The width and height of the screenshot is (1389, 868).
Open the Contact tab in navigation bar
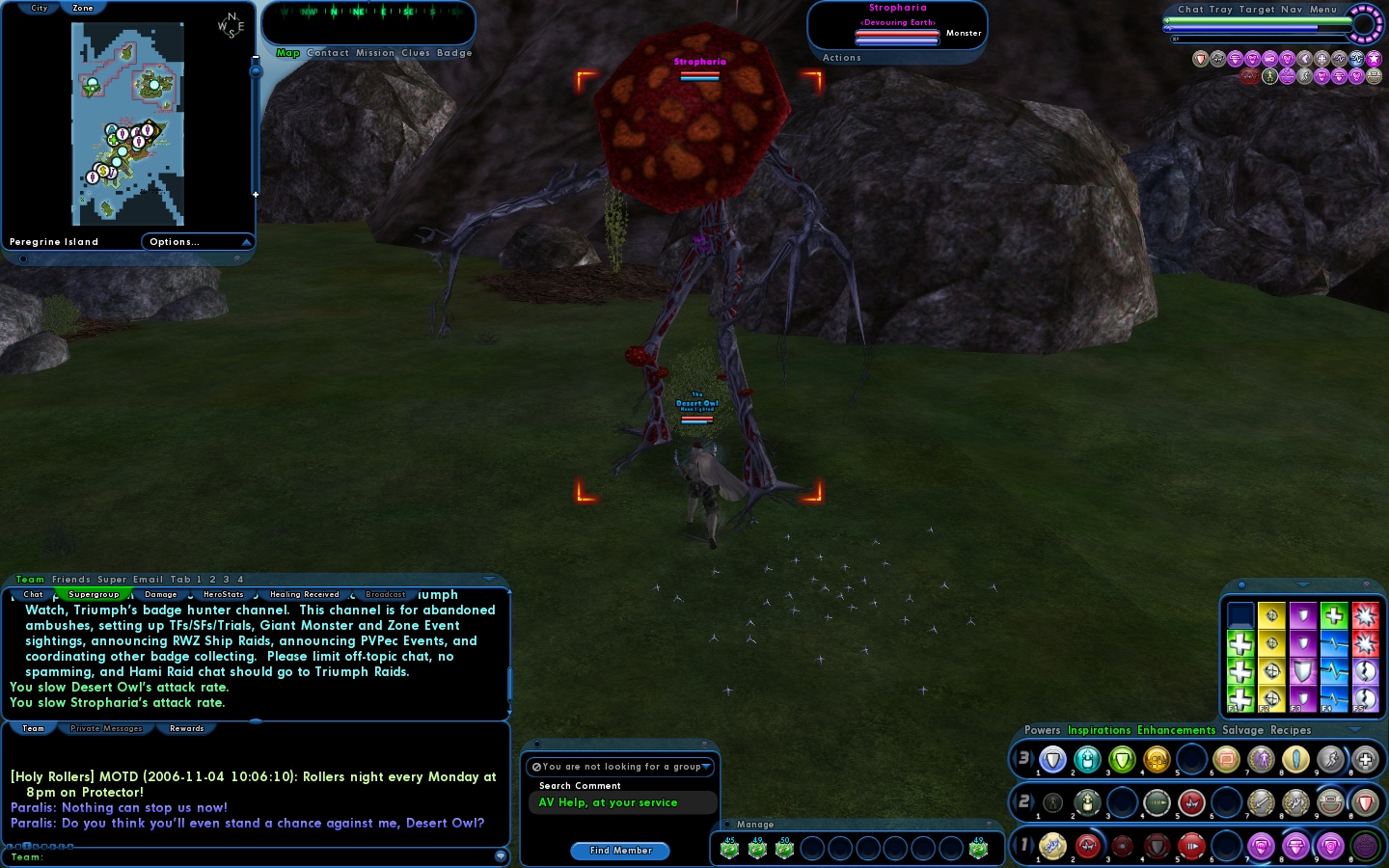click(x=328, y=53)
